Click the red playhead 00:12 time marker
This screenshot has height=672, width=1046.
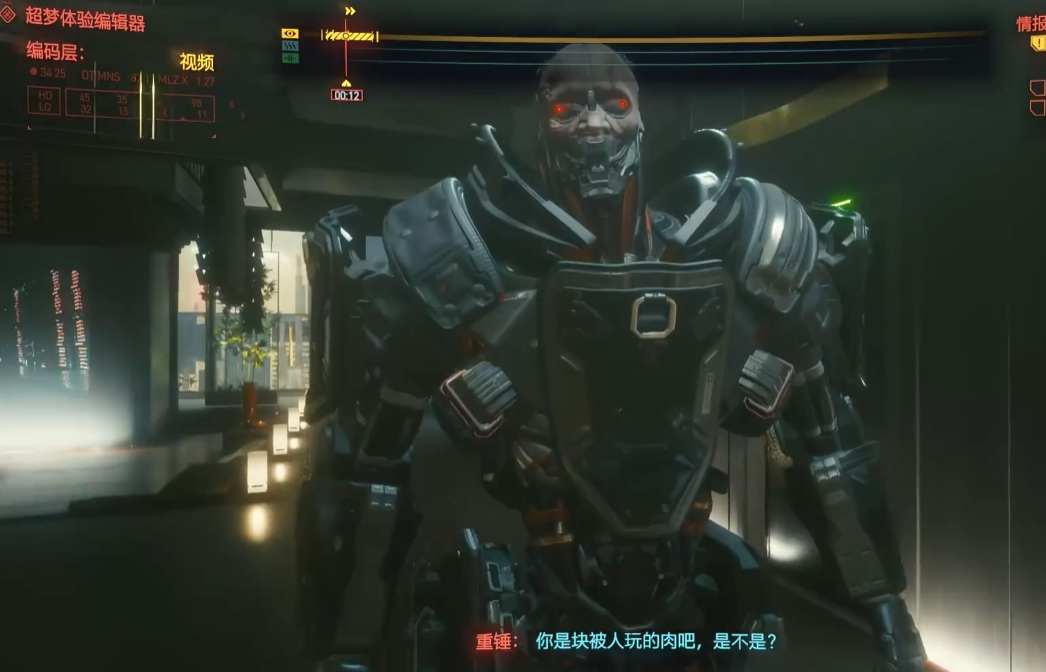tap(346, 95)
